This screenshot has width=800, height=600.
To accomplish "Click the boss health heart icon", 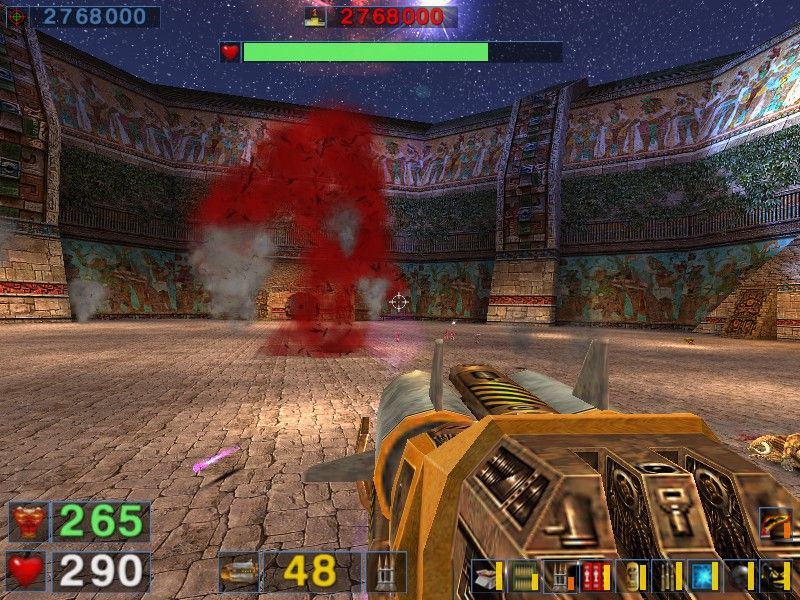I will click(231, 52).
